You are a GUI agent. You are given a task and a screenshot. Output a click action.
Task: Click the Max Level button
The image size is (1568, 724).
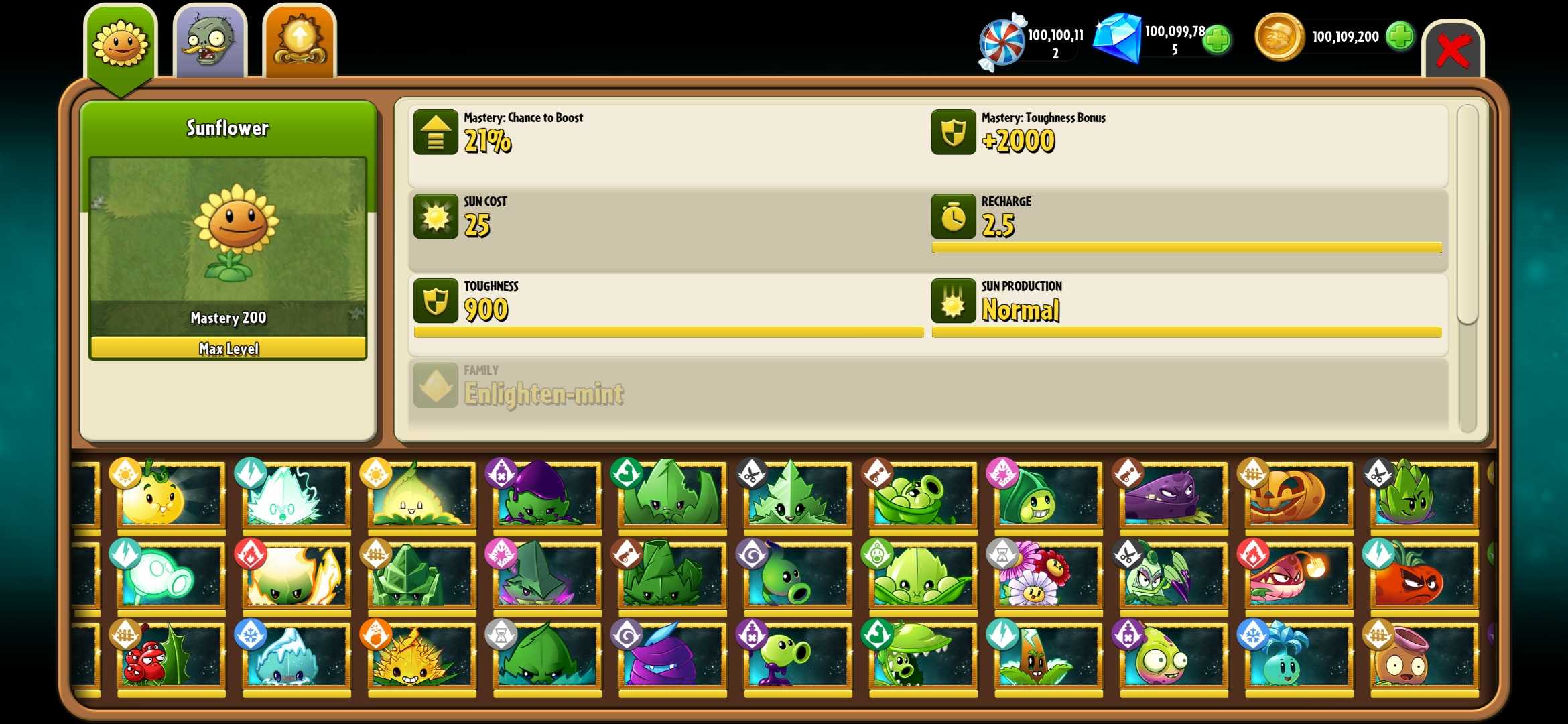[228, 348]
